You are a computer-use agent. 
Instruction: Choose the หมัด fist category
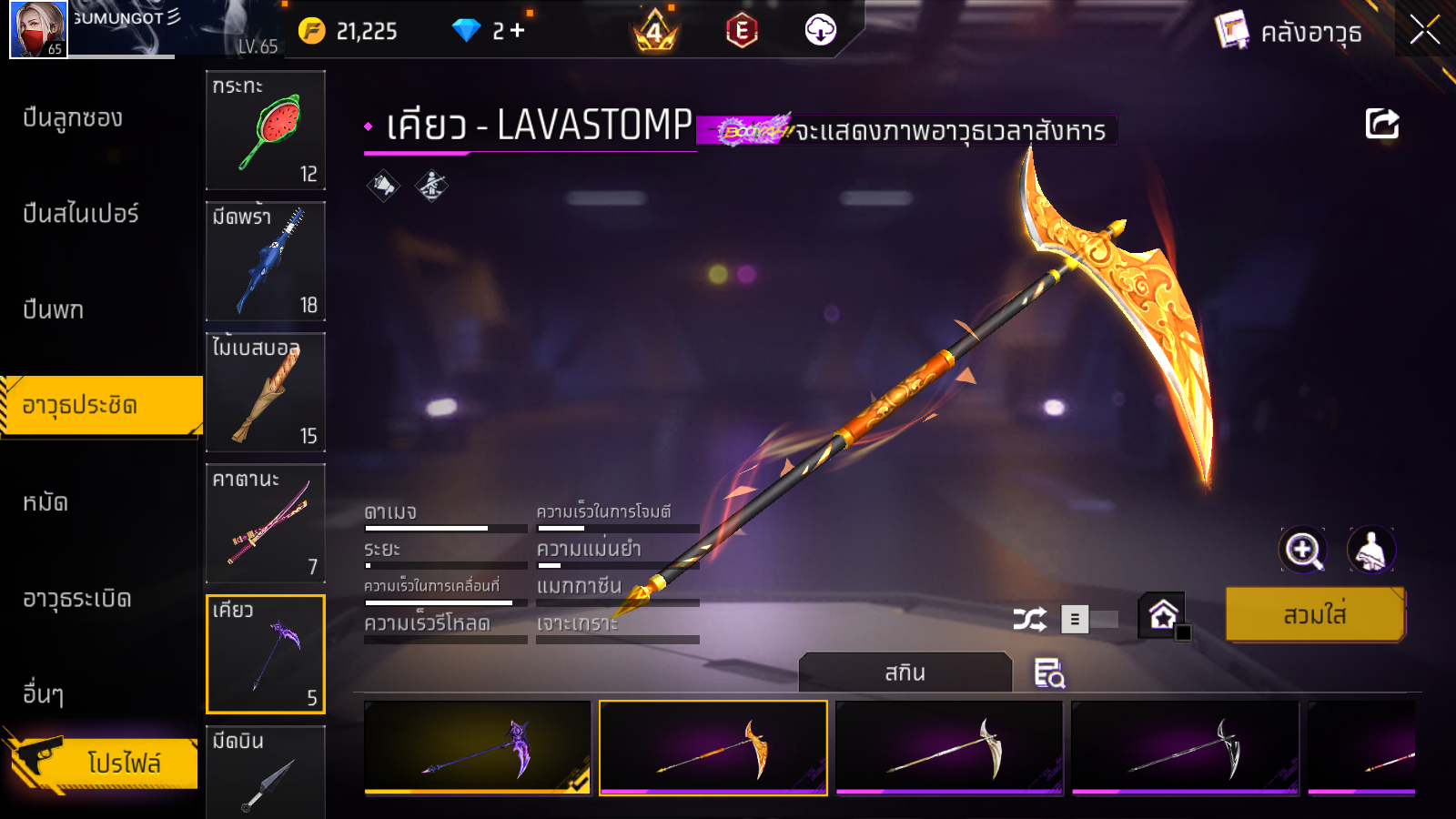[45, 502]
